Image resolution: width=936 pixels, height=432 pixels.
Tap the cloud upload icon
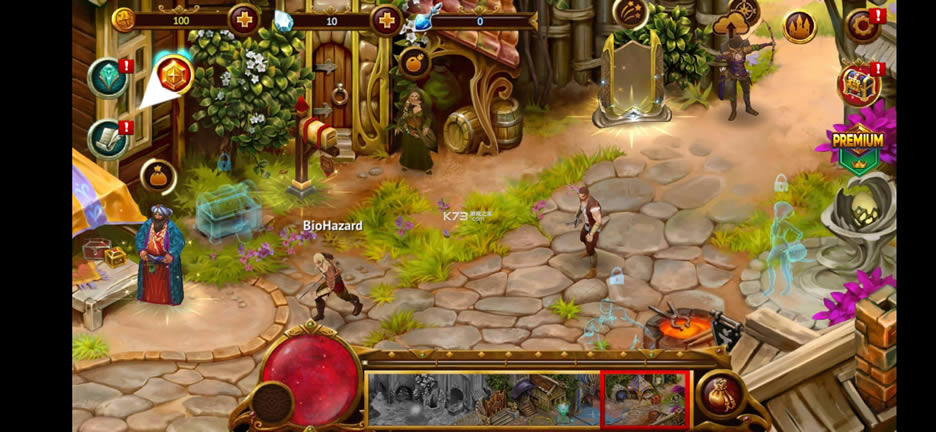tap(730, 24)
